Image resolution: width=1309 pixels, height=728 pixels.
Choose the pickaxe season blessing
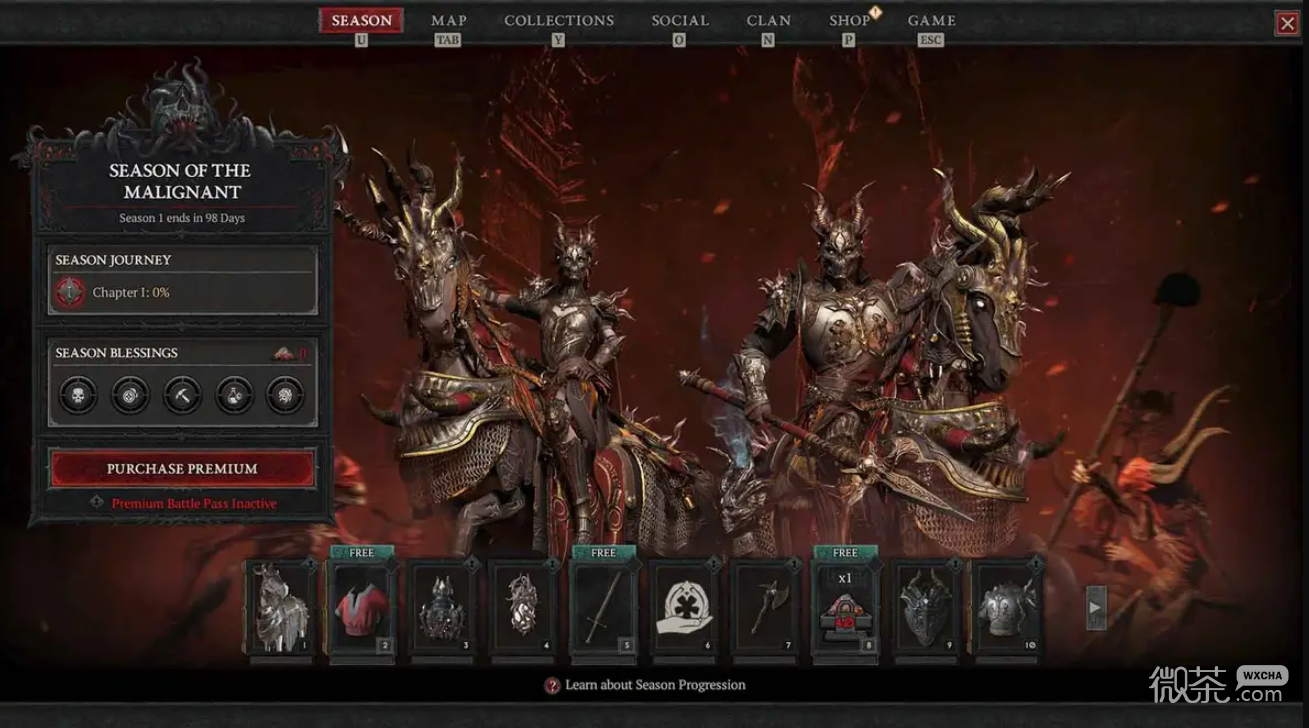point(182,395)
